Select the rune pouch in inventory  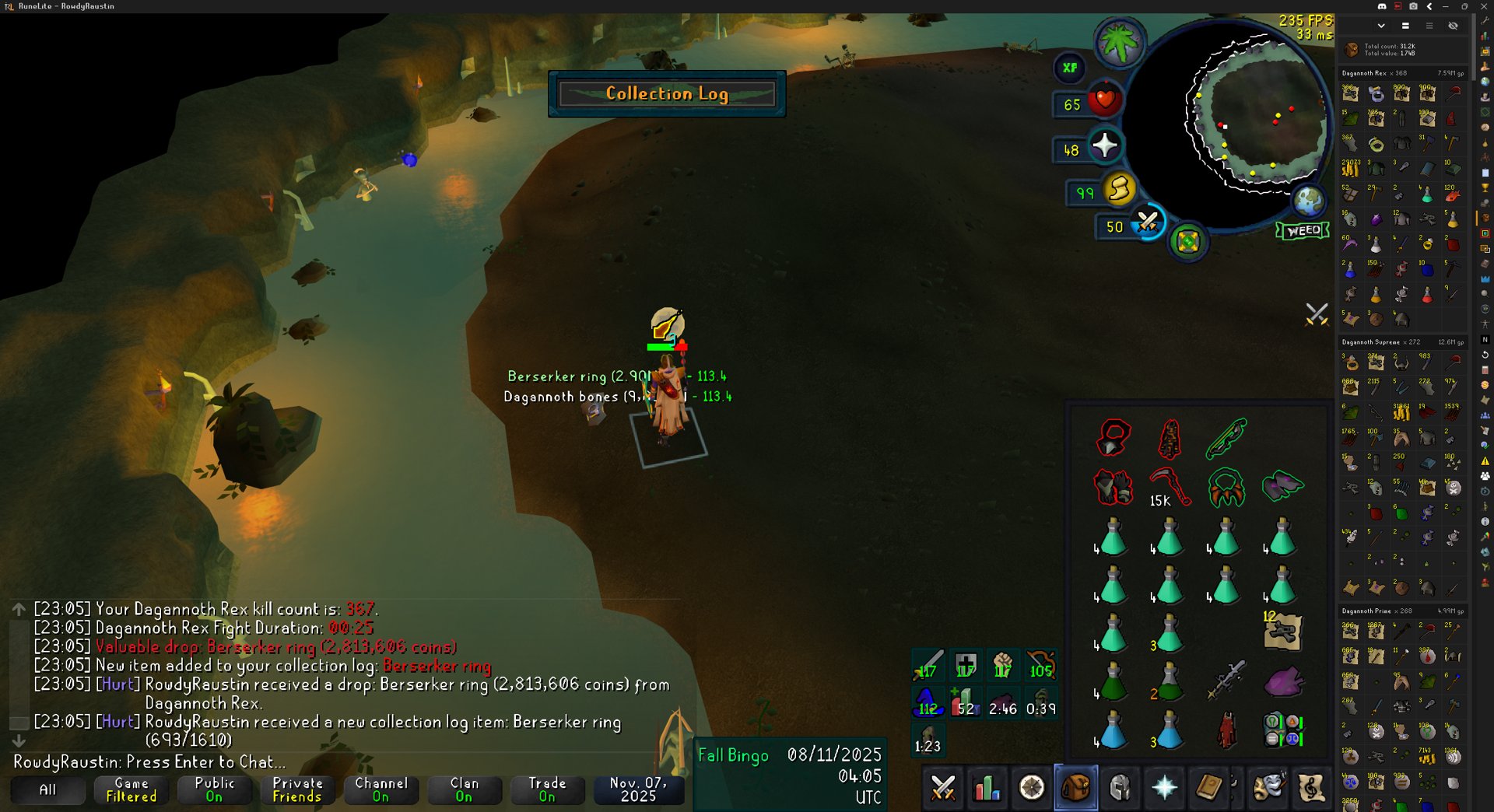(x=1282, y=730)
